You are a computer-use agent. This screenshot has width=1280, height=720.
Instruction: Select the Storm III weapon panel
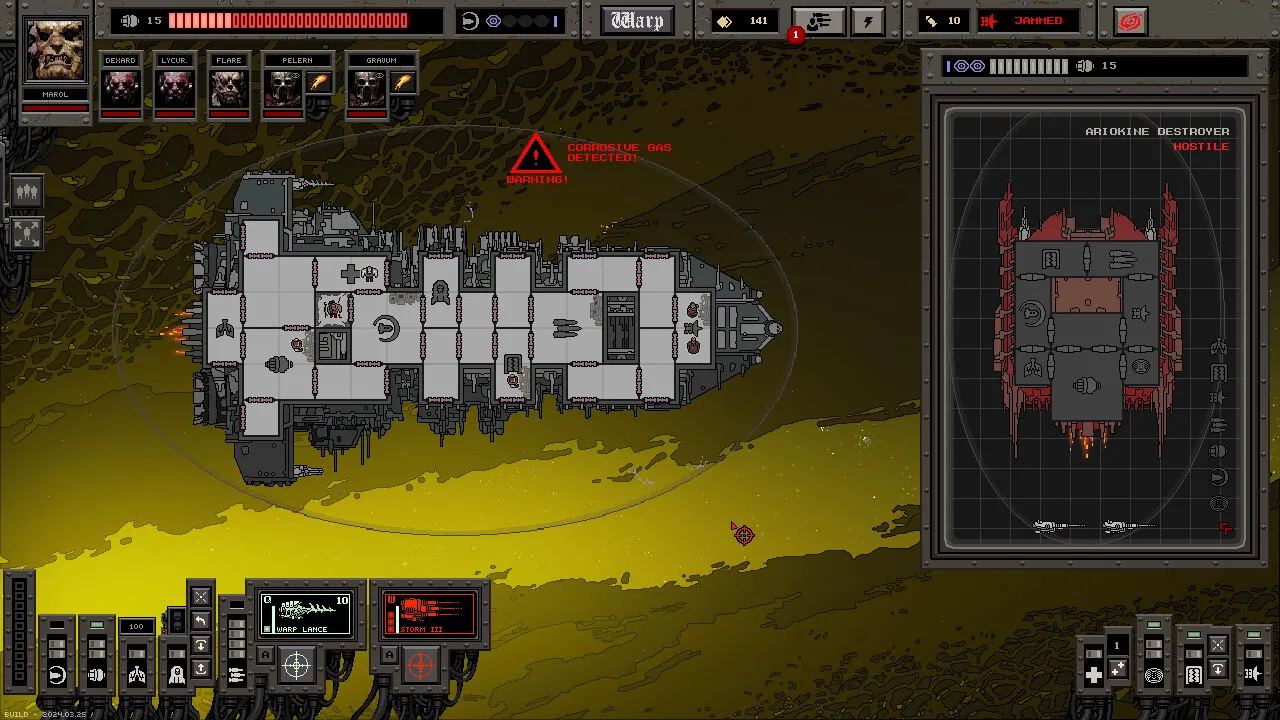click(x=430, y=614)
